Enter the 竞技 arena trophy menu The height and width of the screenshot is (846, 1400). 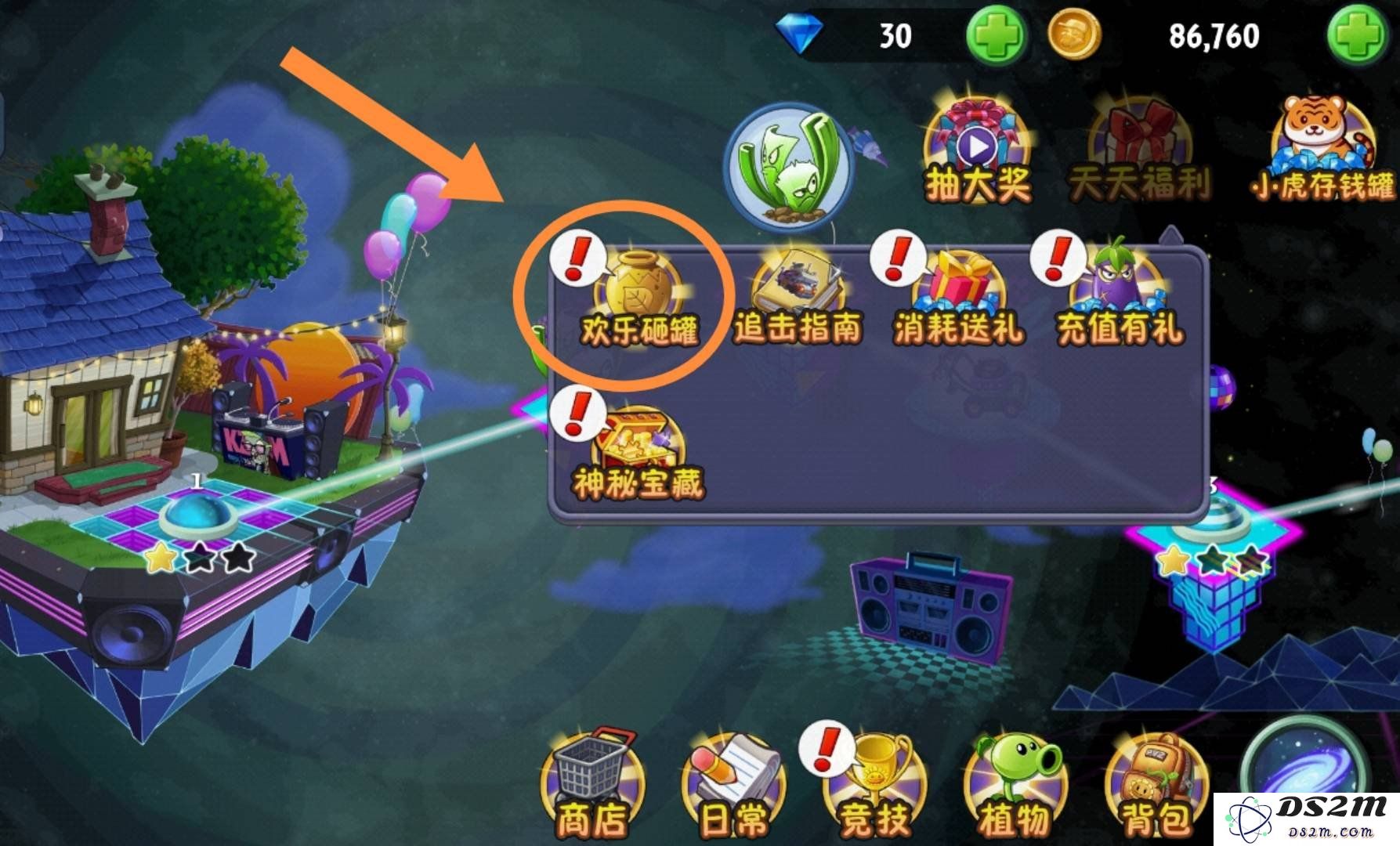tap(875, 783)
